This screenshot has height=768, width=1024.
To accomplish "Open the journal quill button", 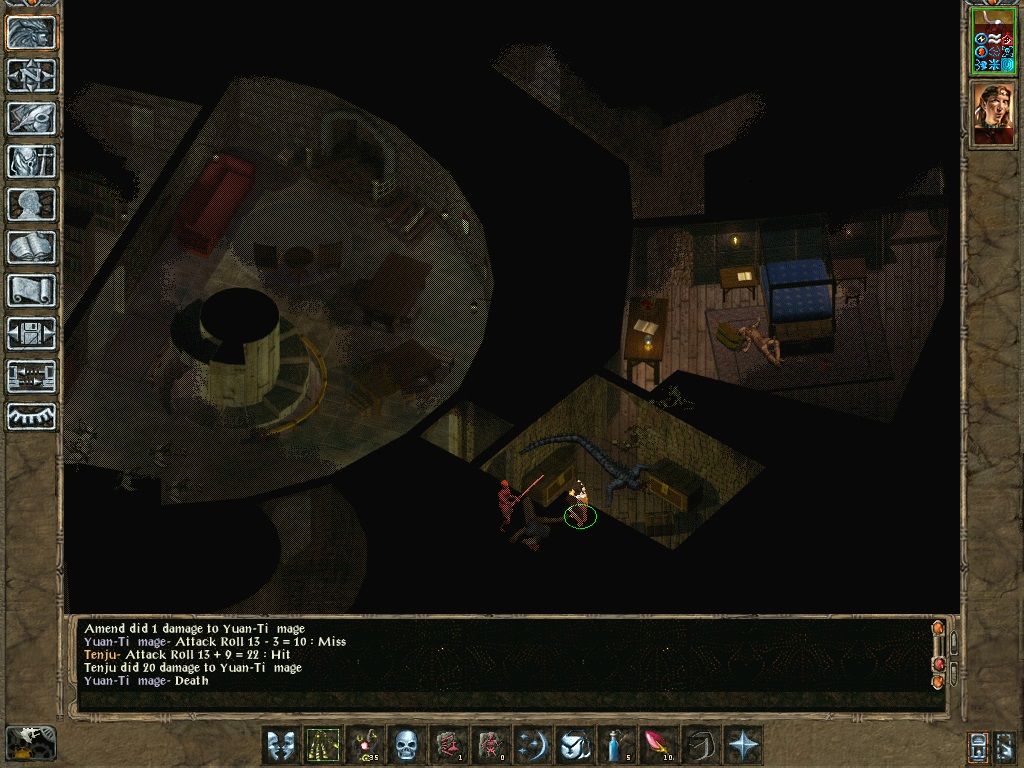I will point(31,118).
